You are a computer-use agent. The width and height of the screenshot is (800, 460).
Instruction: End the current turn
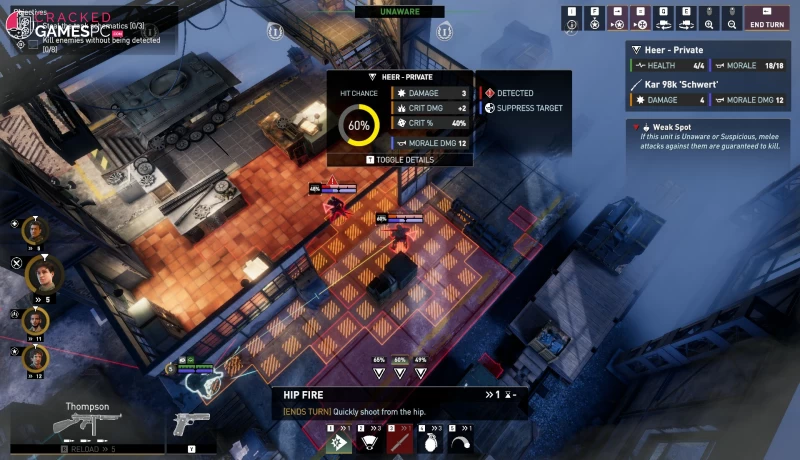pos(767,19)
